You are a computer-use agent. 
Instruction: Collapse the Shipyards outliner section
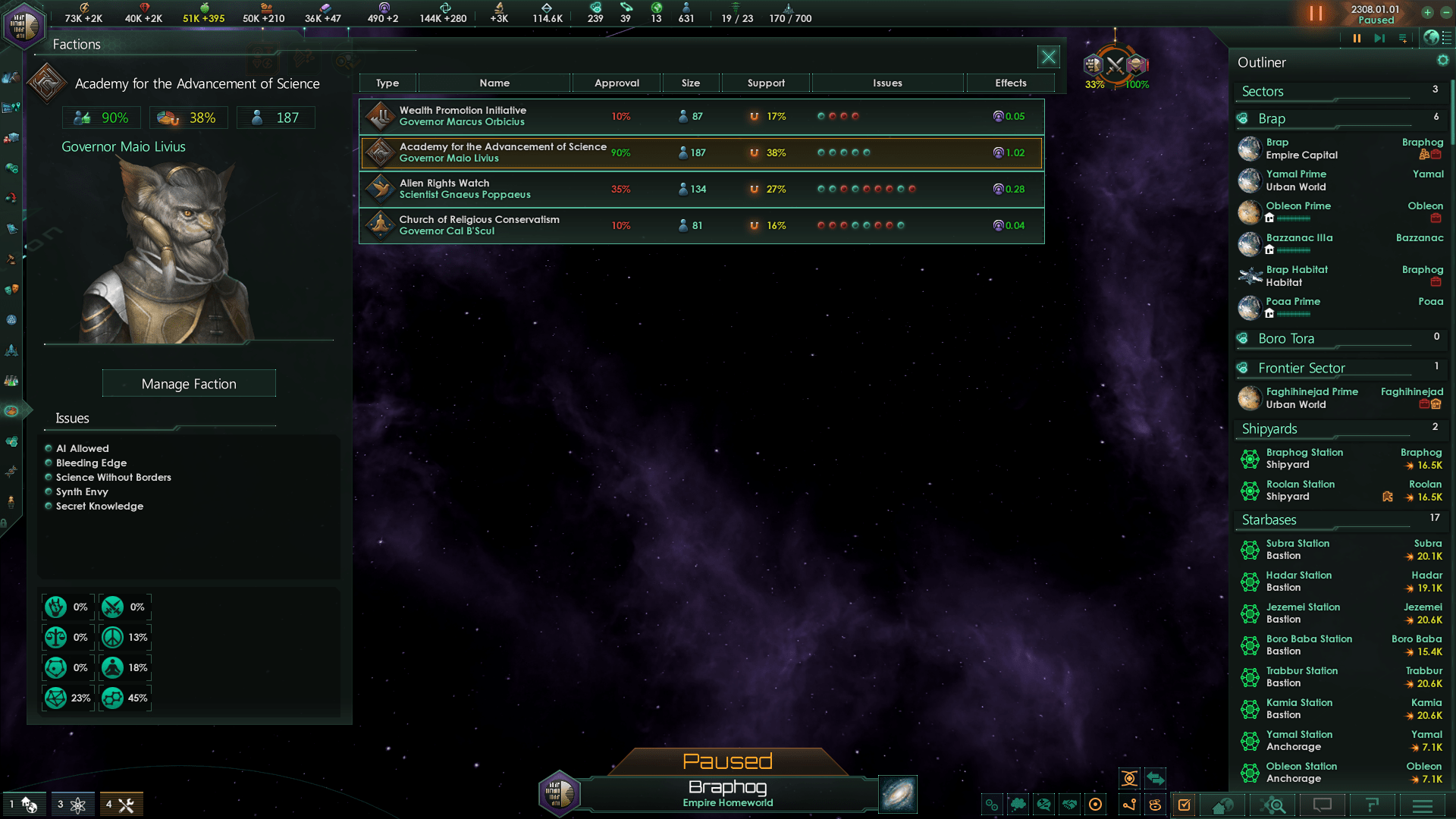1269,429
